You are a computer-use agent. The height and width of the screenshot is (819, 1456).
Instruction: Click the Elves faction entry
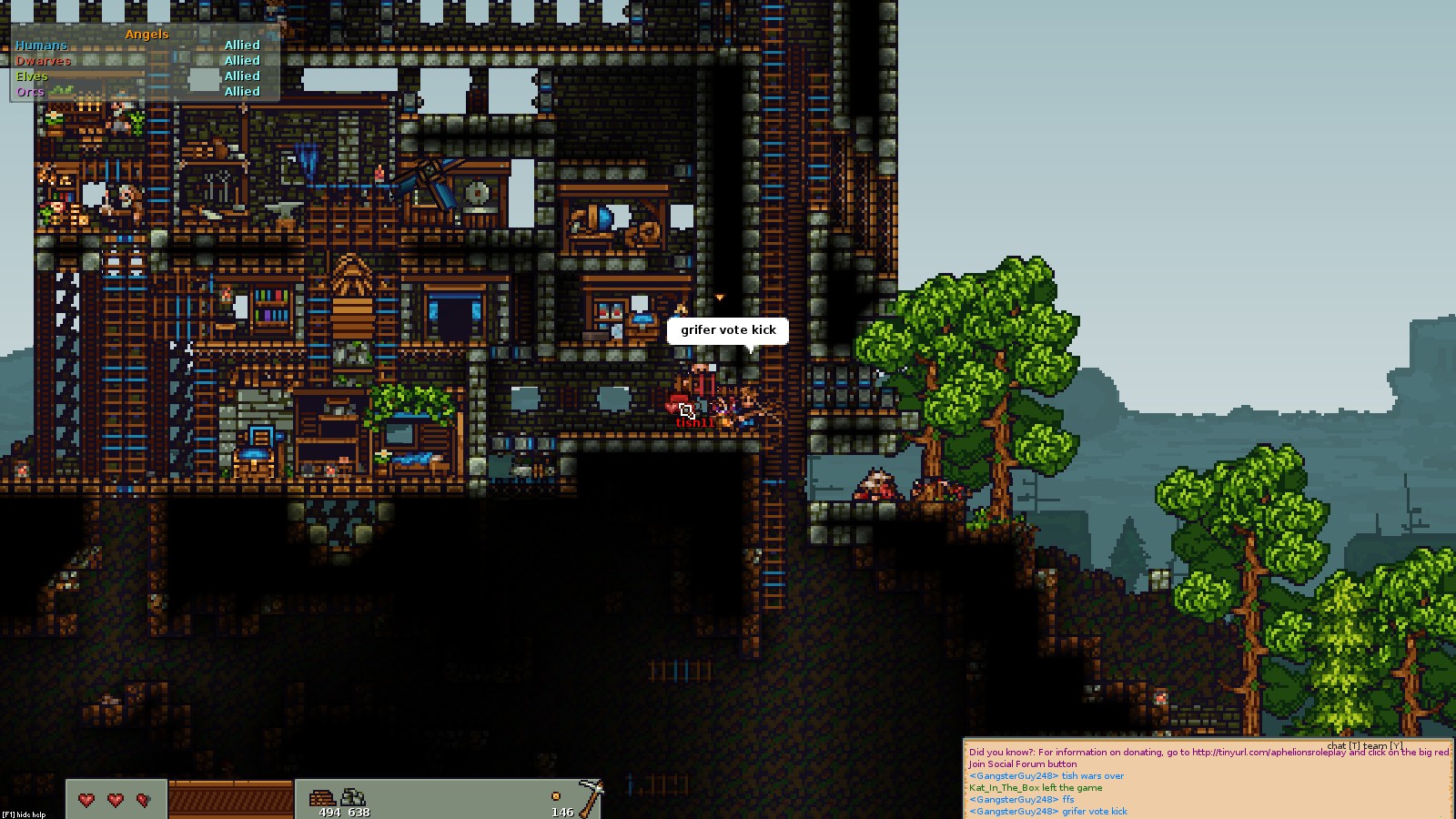pos(32,76)
